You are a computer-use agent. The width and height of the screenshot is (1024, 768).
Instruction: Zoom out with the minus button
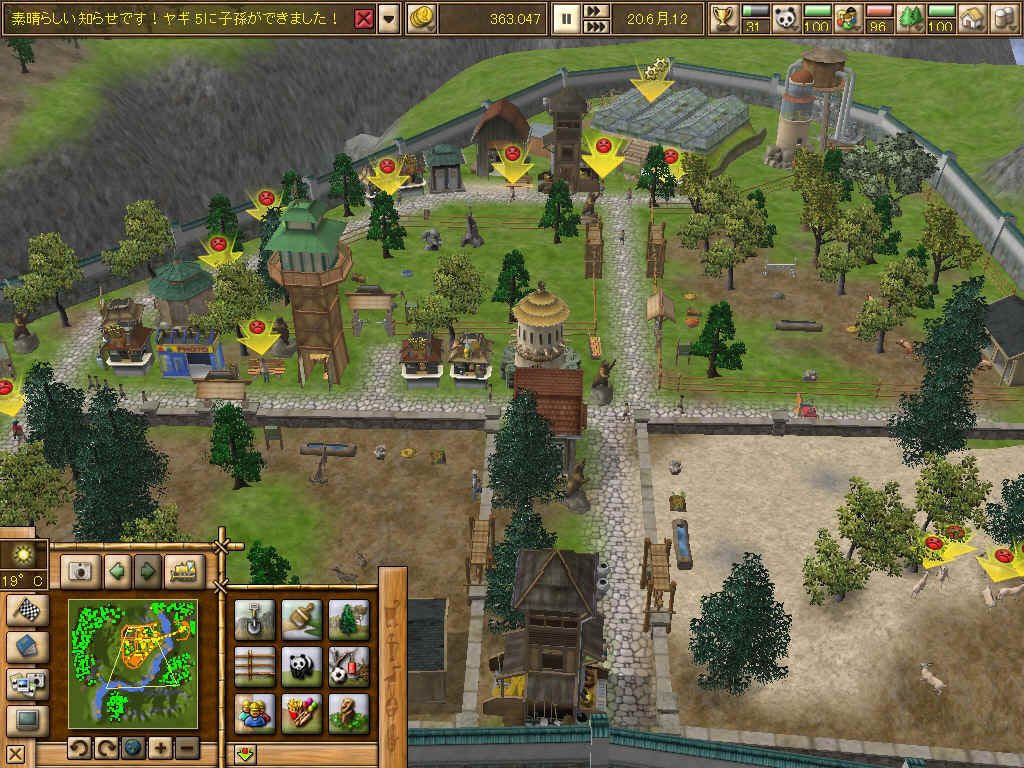pyautogui.click(x=186, y=749)
